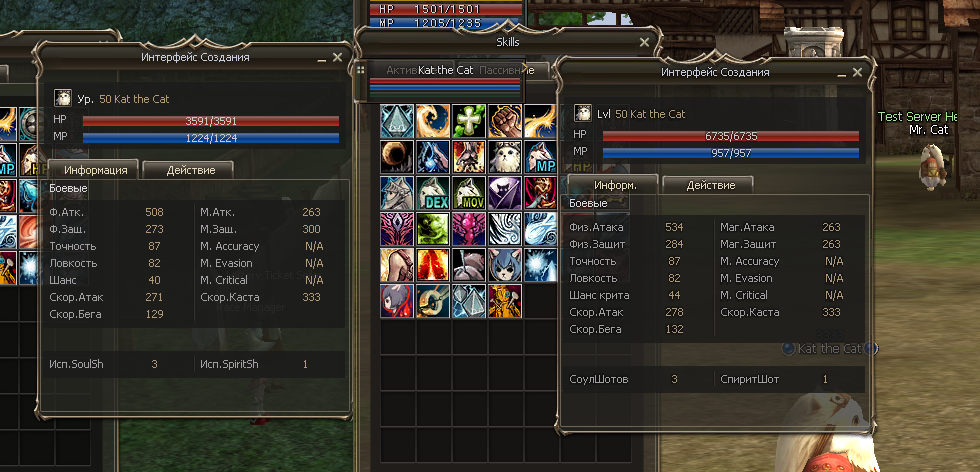Use the dark ring eclipse skill
The width and height of the screenshot is (980, 472).
click(396, 156)
